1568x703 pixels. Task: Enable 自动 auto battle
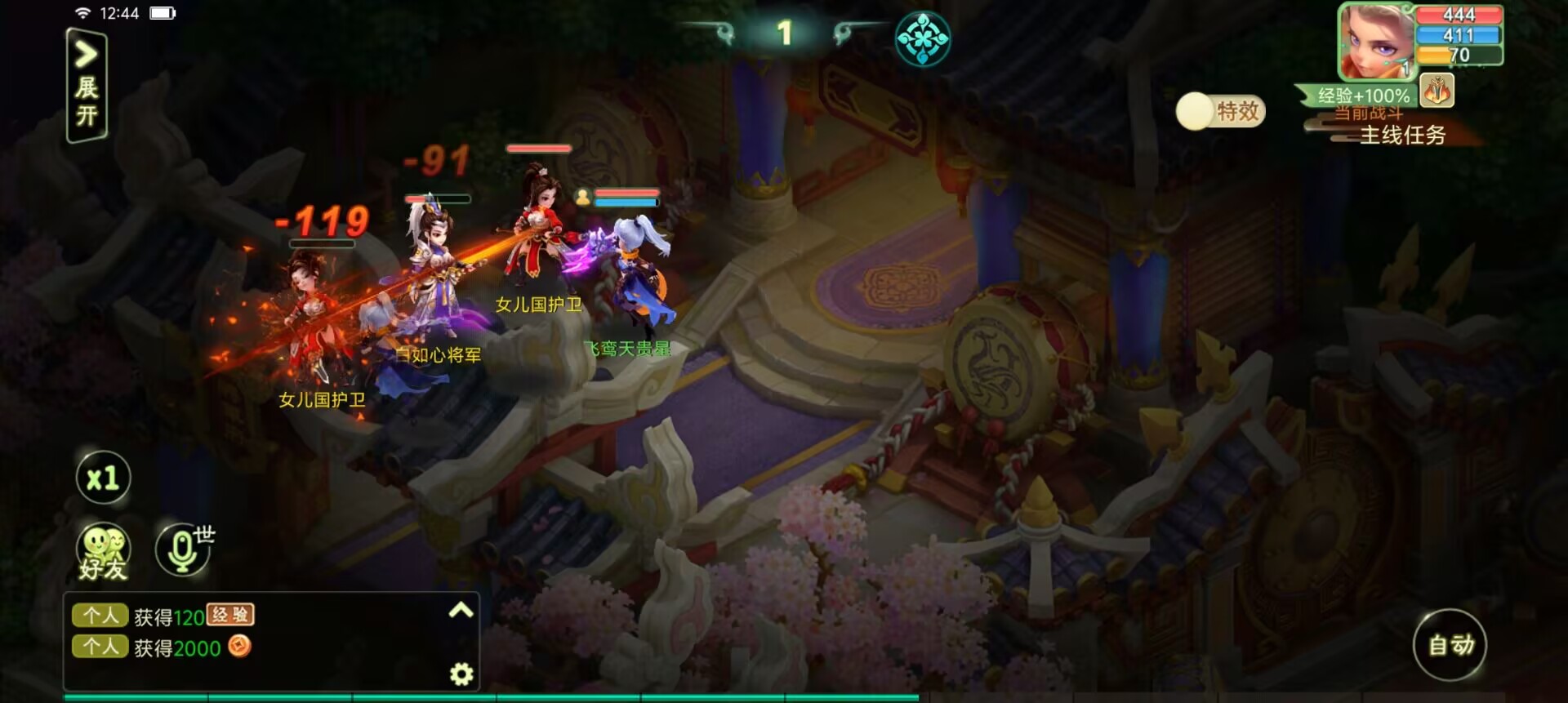pos(1450,644)
